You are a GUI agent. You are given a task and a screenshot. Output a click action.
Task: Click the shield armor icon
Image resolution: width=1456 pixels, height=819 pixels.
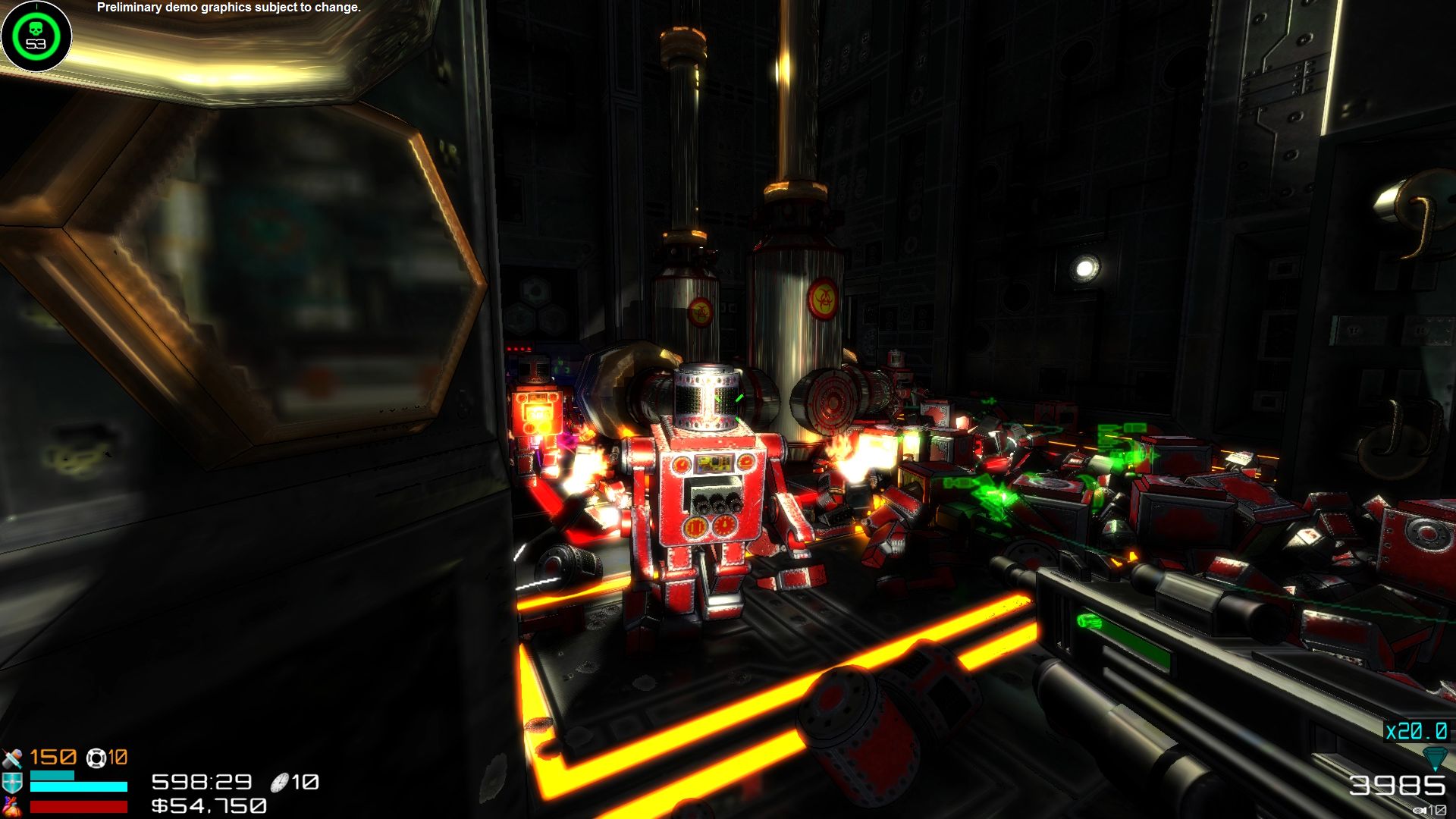tap(12, 783)
